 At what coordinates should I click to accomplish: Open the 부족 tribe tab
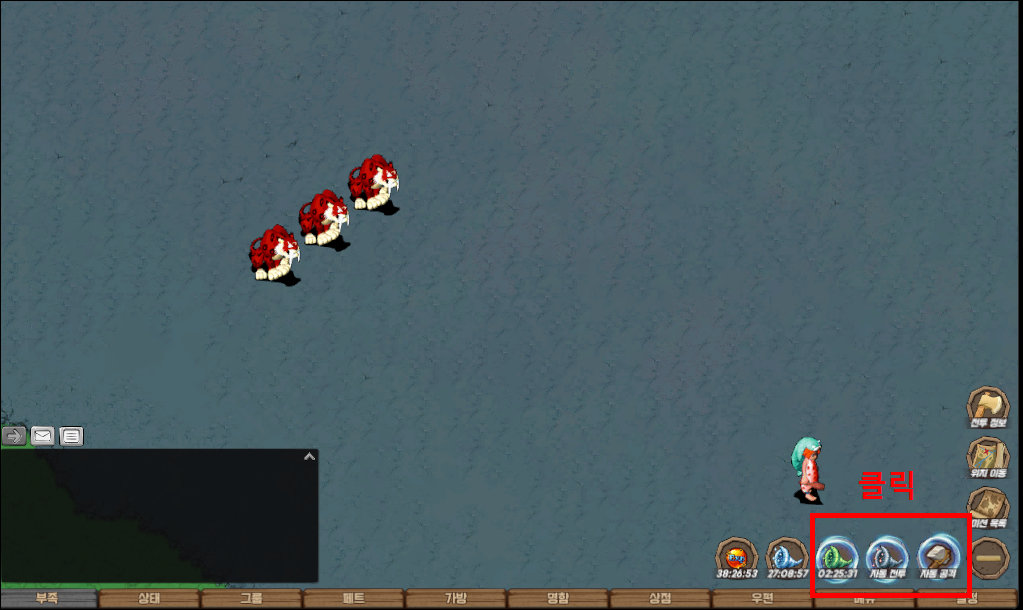(48, 599)
